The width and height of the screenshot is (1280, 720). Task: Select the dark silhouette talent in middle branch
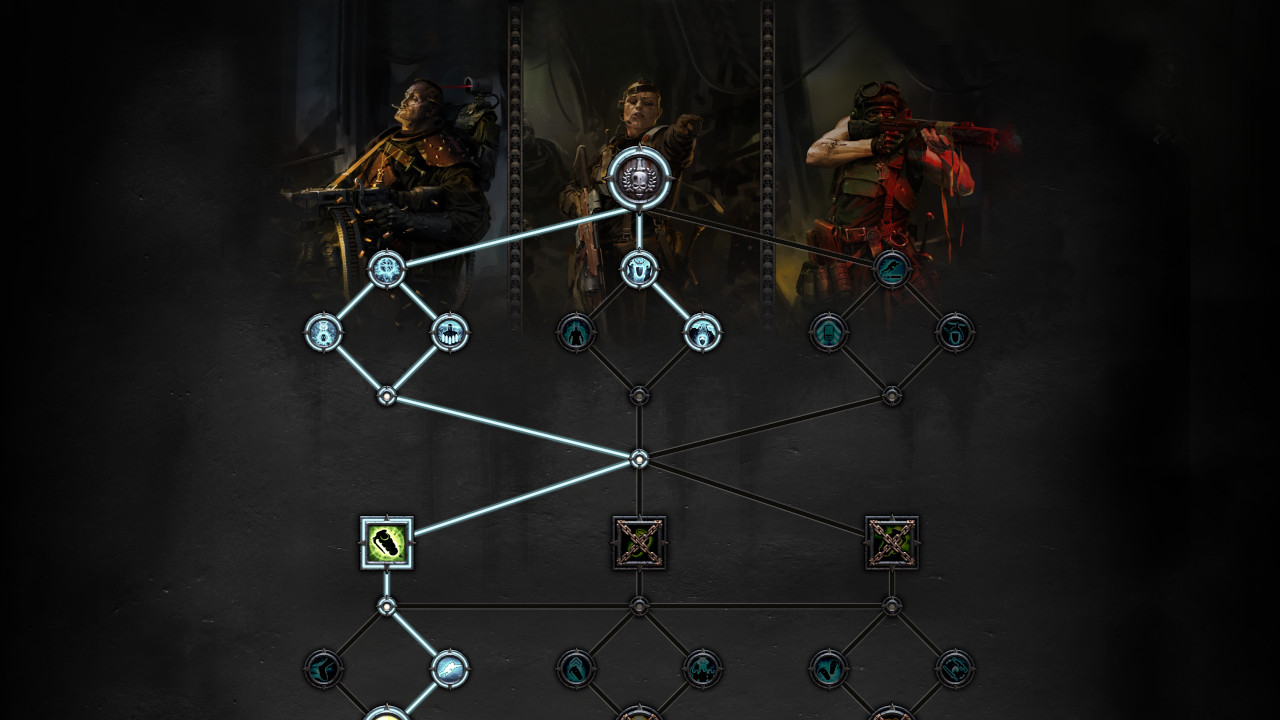[575, 333]
